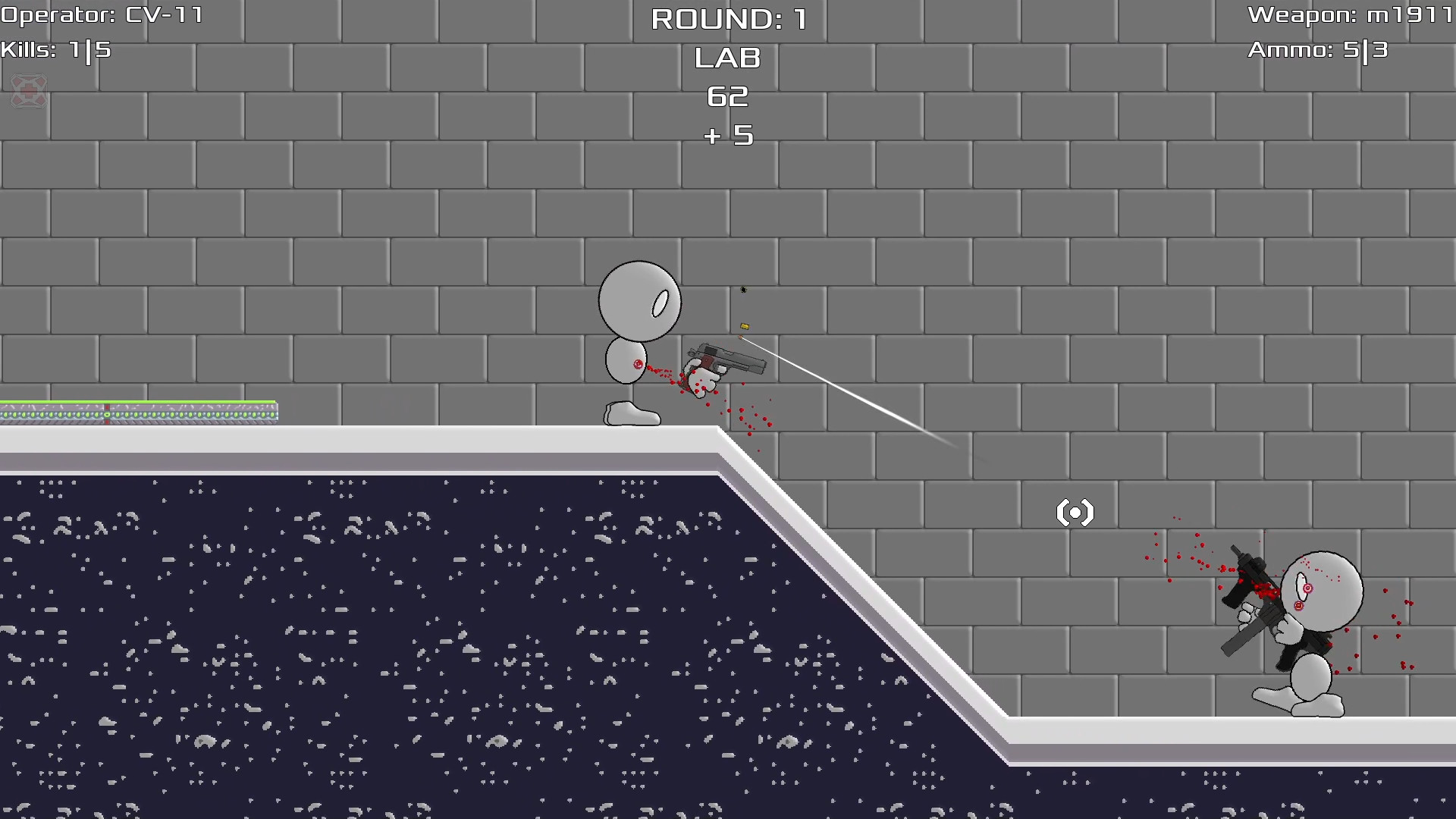
Task: Click the Weapon: m1911 HUD label
Action: (x=1350, y=14)
